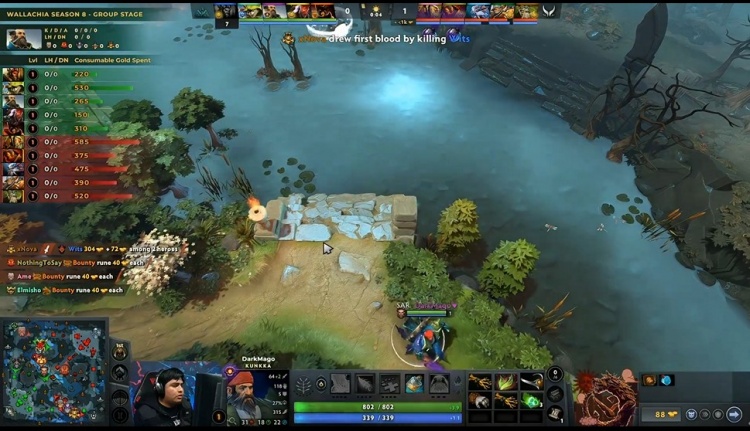
Task: Activate Kunkka's Tidebringer ability
Action: click(x=364, y=384)
